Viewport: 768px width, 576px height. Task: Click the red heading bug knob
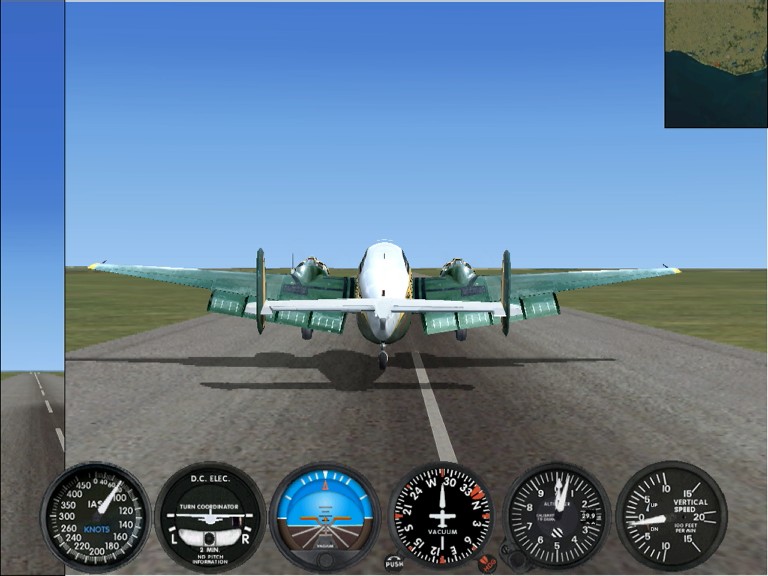coord(489,563)
